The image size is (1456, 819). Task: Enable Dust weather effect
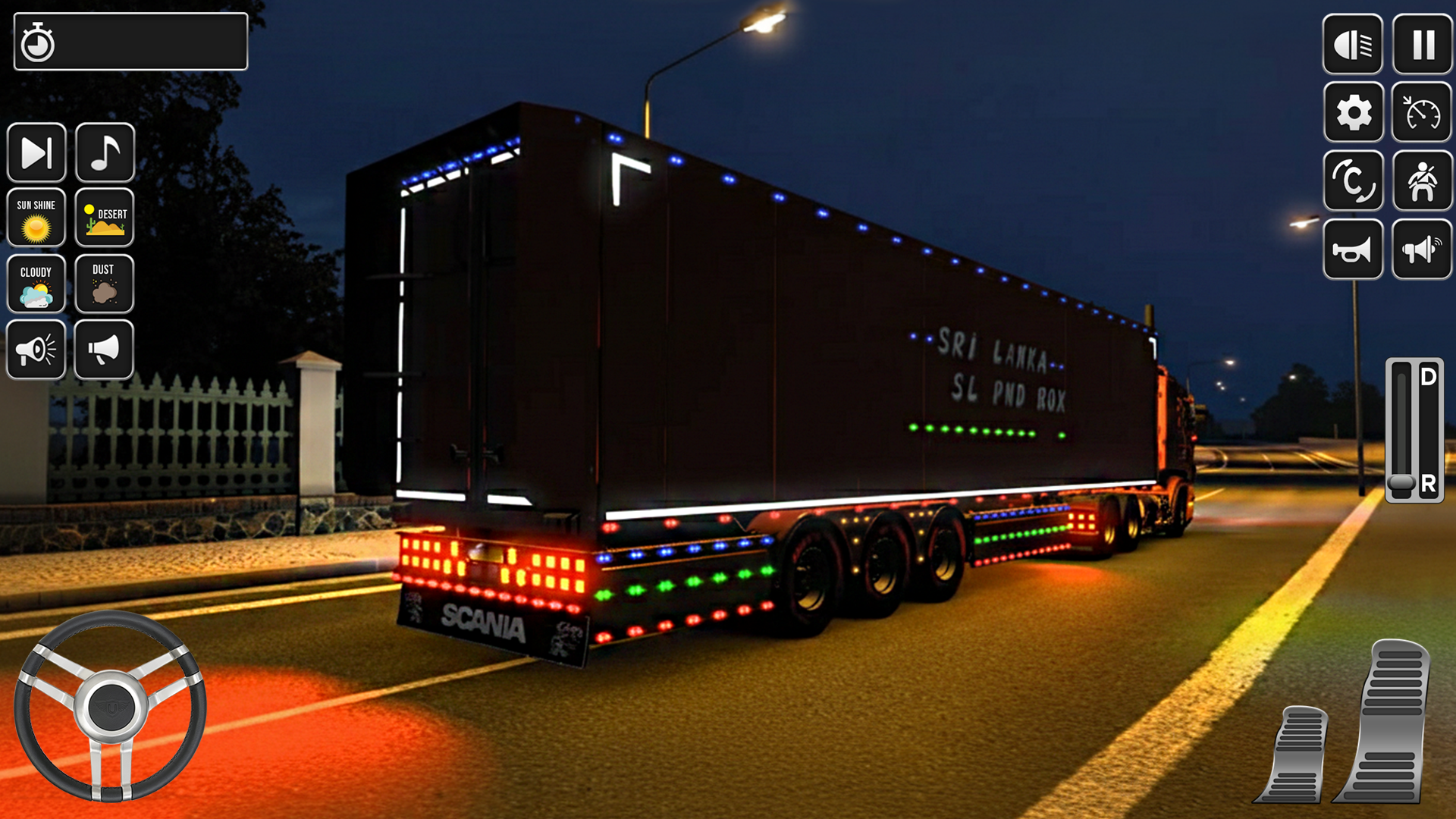tap(105, 284)
